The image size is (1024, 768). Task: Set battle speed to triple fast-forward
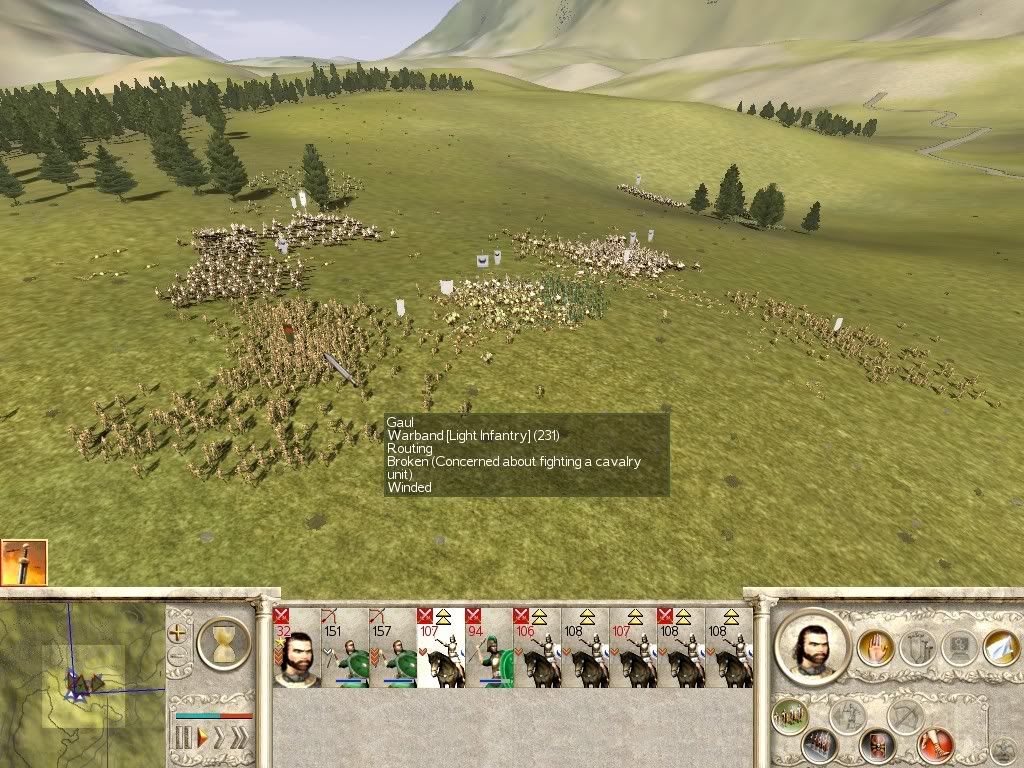point(238,739)
